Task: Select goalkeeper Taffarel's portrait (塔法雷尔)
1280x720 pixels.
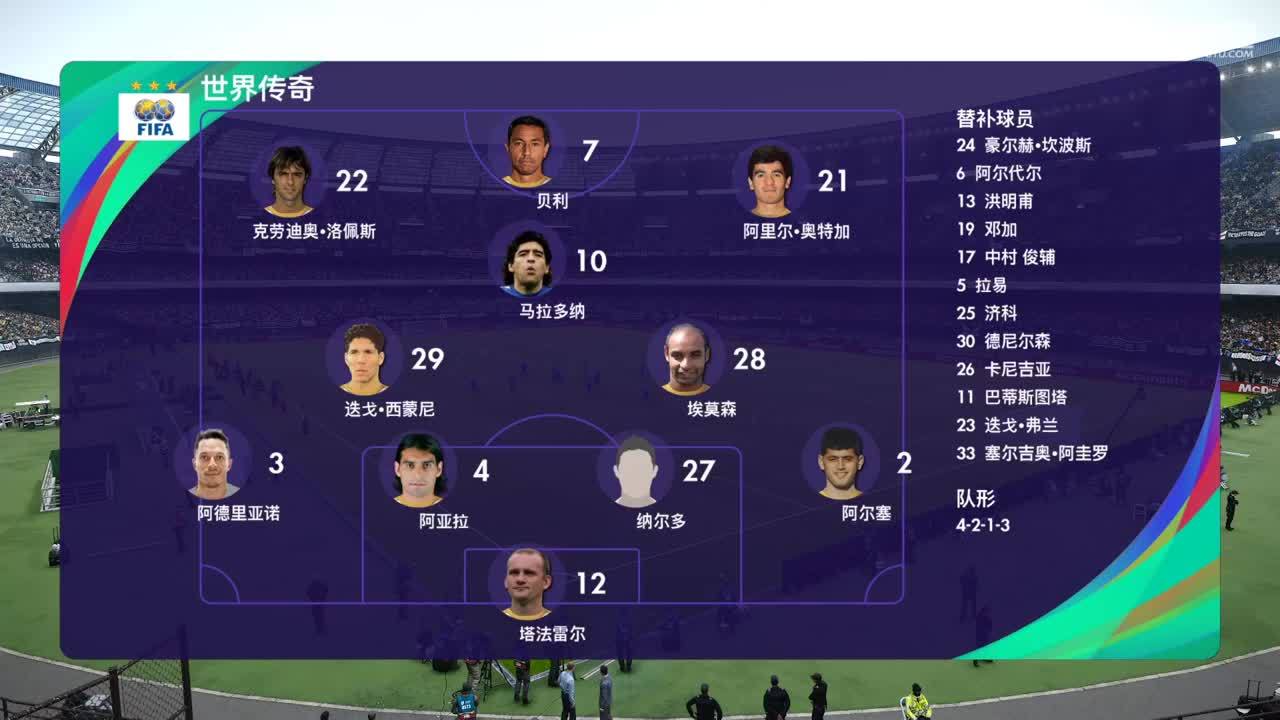Action: 527,584
